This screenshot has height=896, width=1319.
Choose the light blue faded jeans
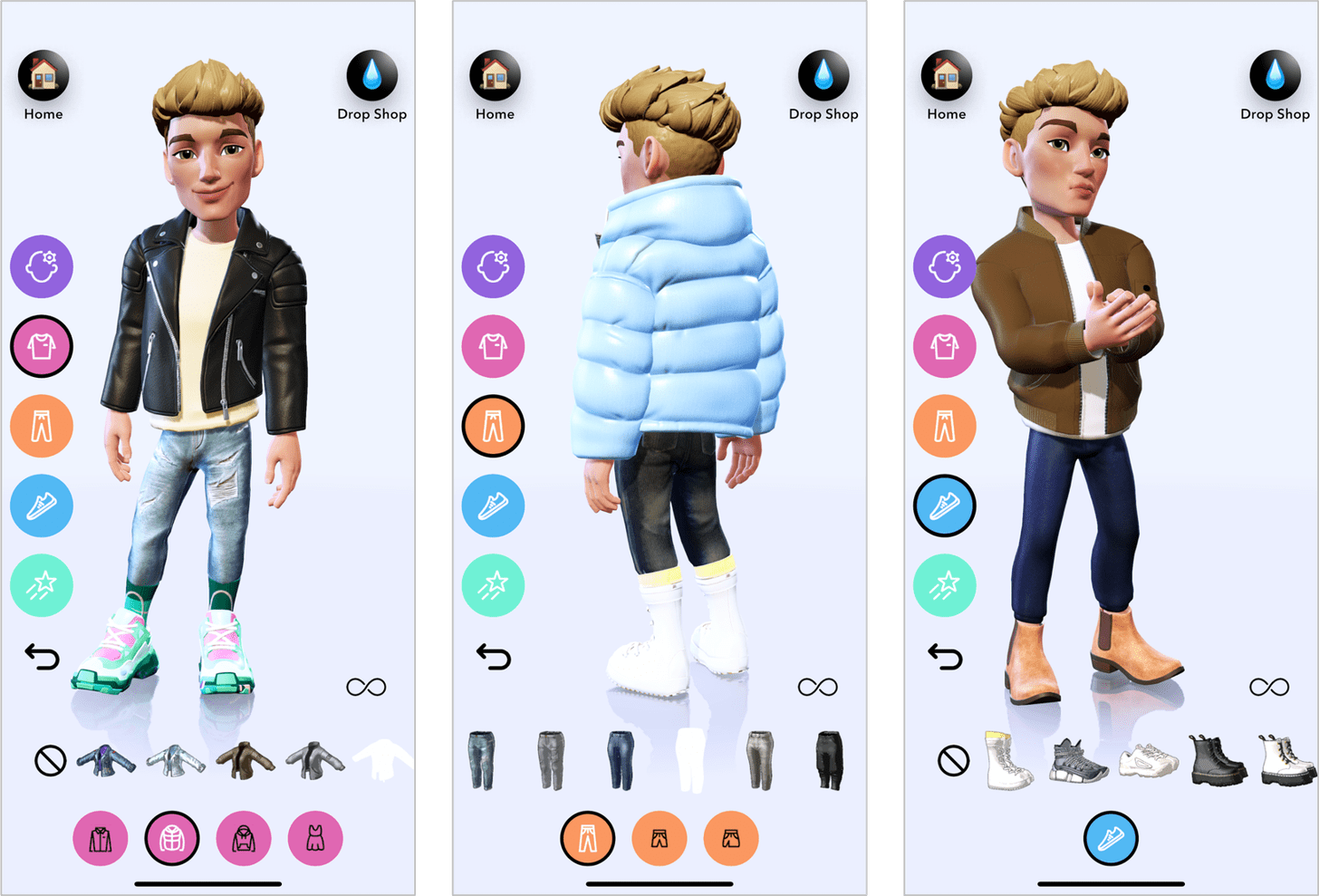pyautogui.click(x=482, y=760)
